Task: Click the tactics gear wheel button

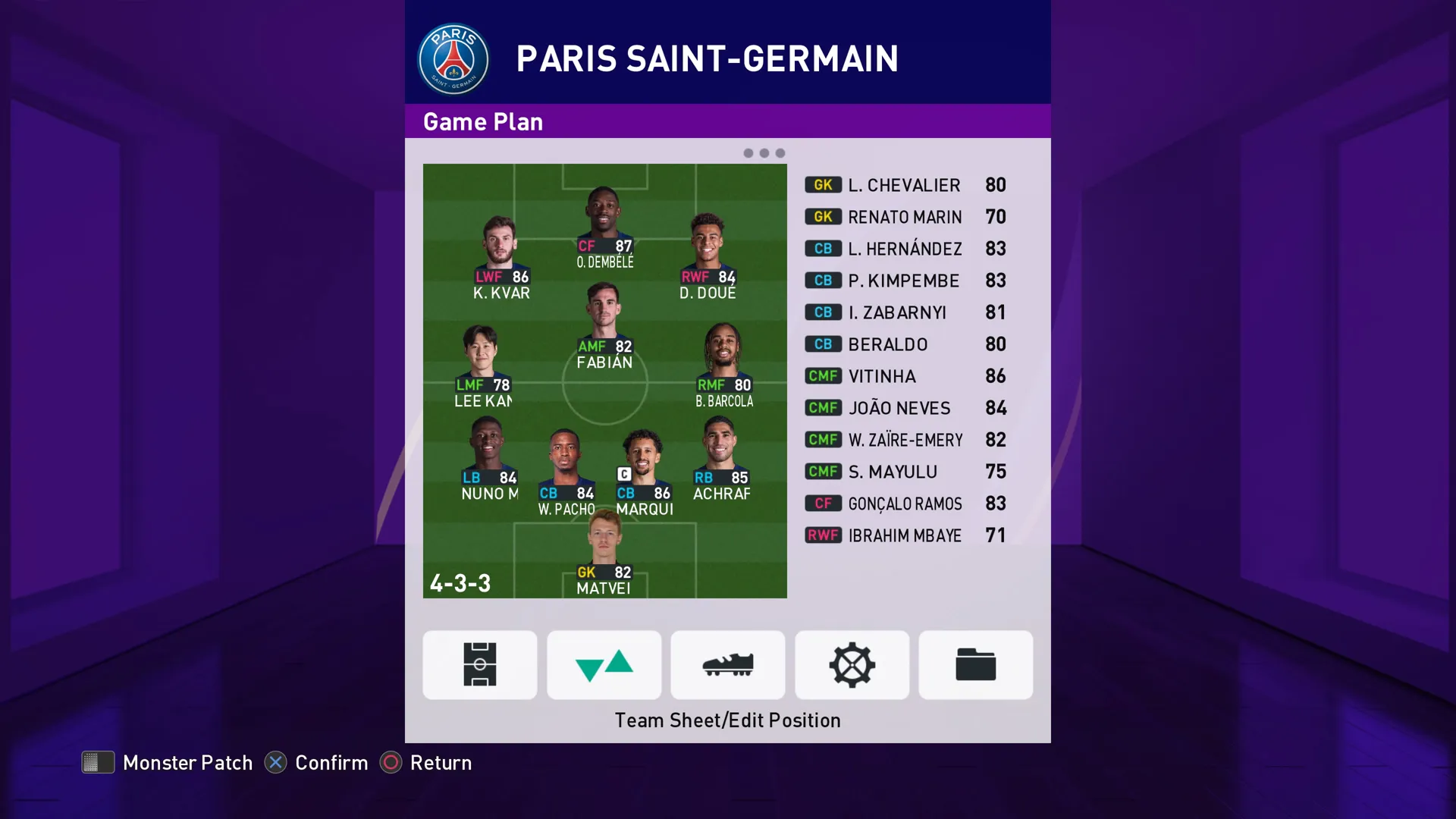Action: pyautogui.click(x=852, y=664)
